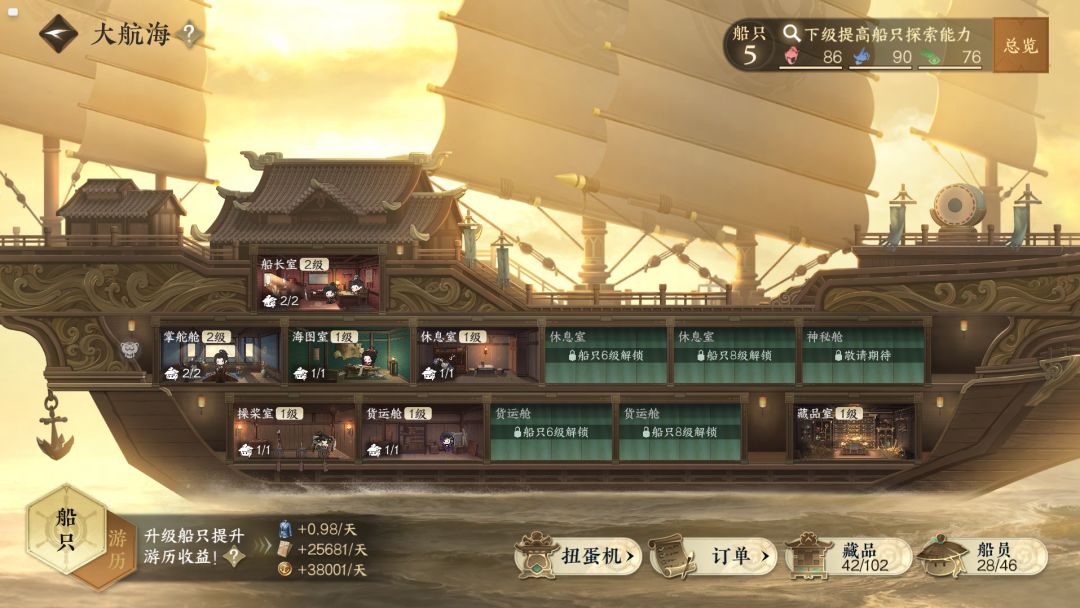The image size is (1080, 608).
Task: Tap the 货运舱 locked until ship level 6
Action: [550, 432]
